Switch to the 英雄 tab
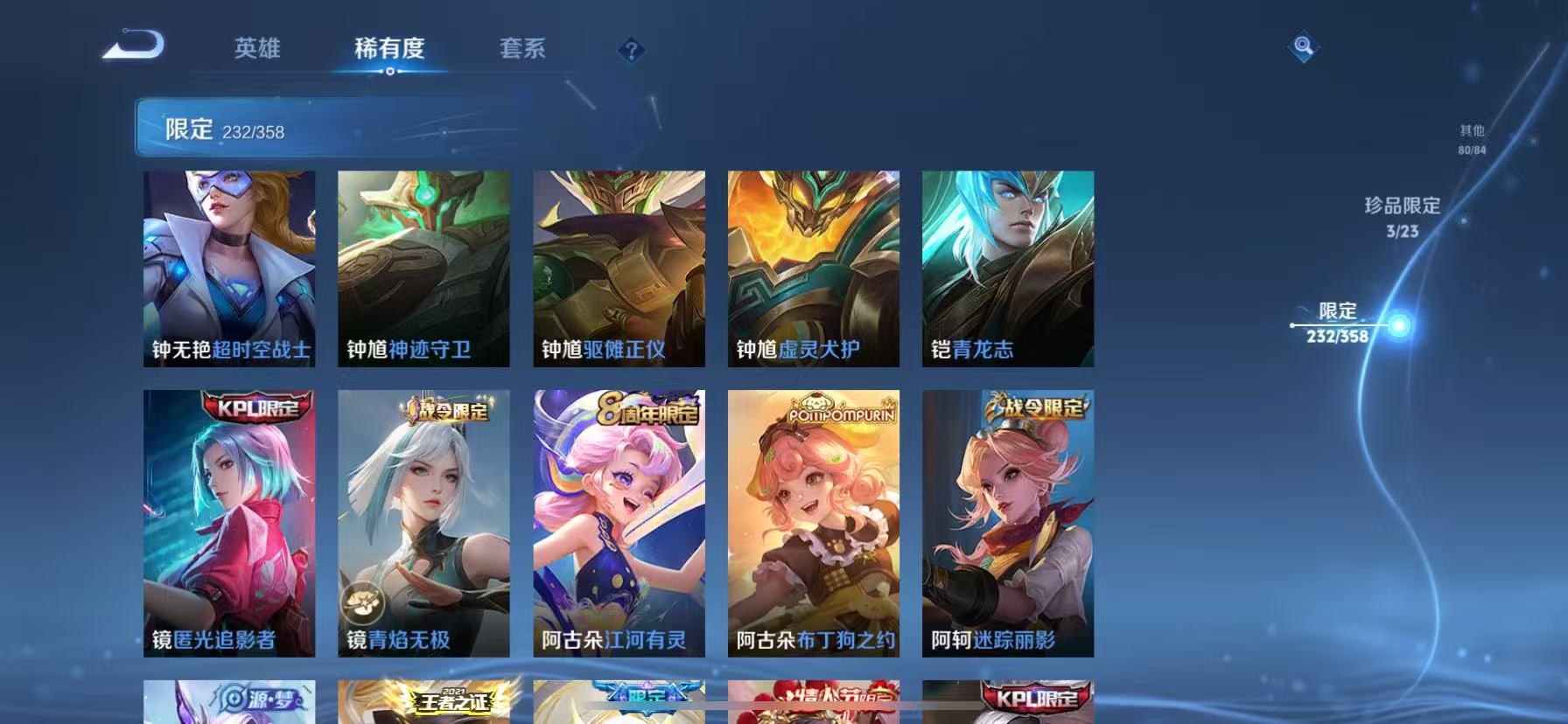This screenshot has width=1568, height=724. pyautogui.click(x=256, y=50)
